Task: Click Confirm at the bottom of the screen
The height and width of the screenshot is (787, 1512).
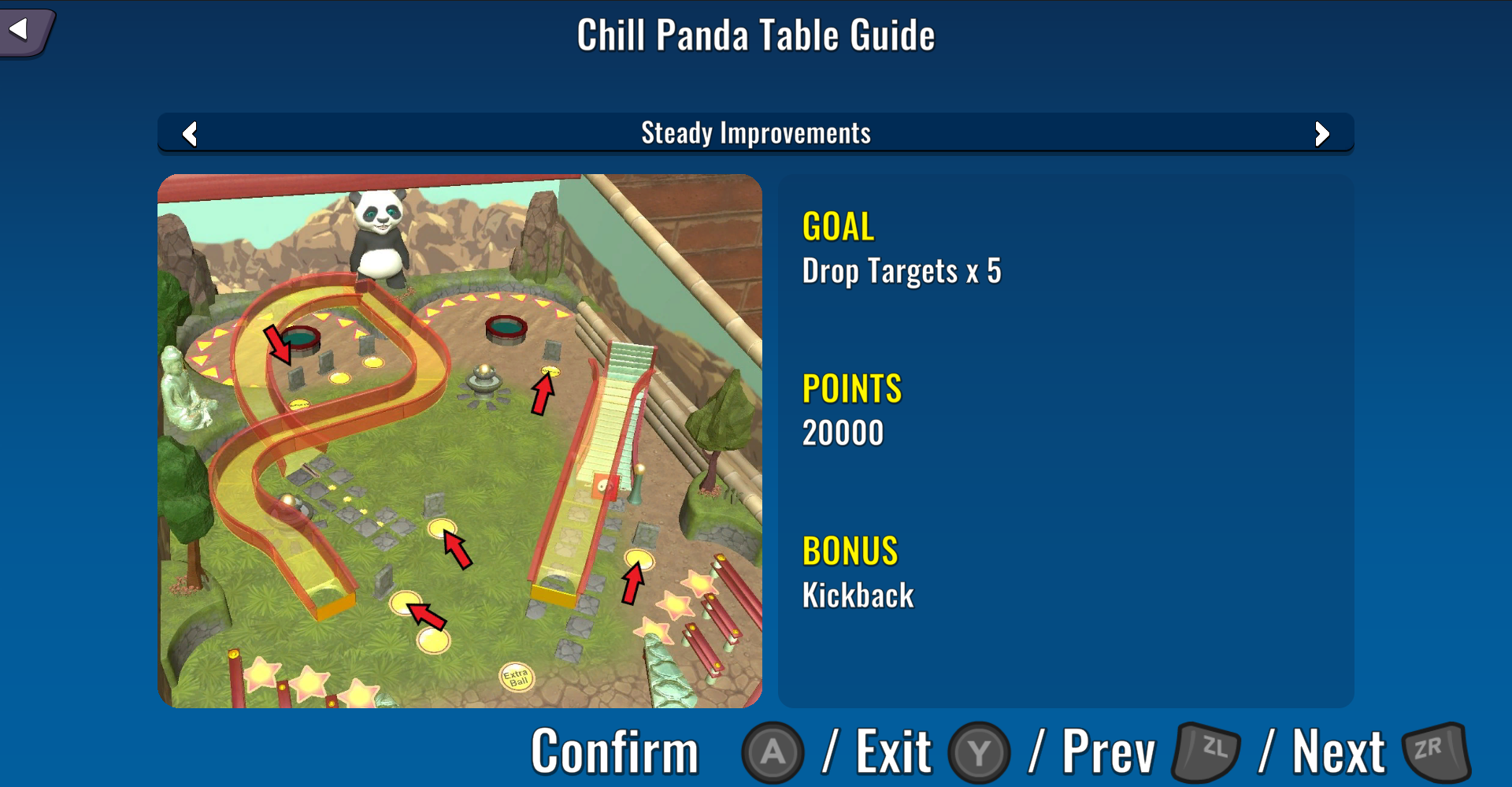Action: pos(615,748)
